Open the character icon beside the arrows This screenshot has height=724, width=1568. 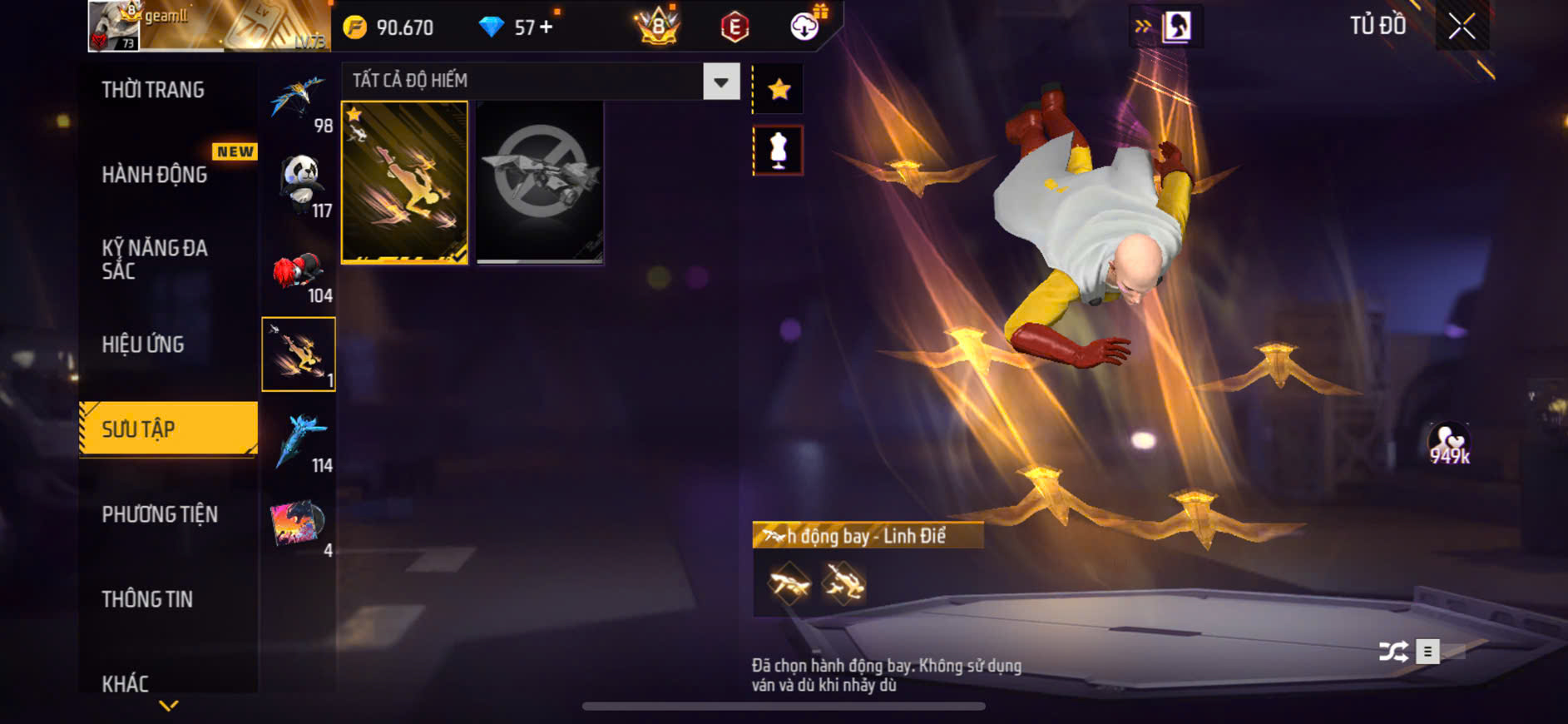click(1176, 27)
